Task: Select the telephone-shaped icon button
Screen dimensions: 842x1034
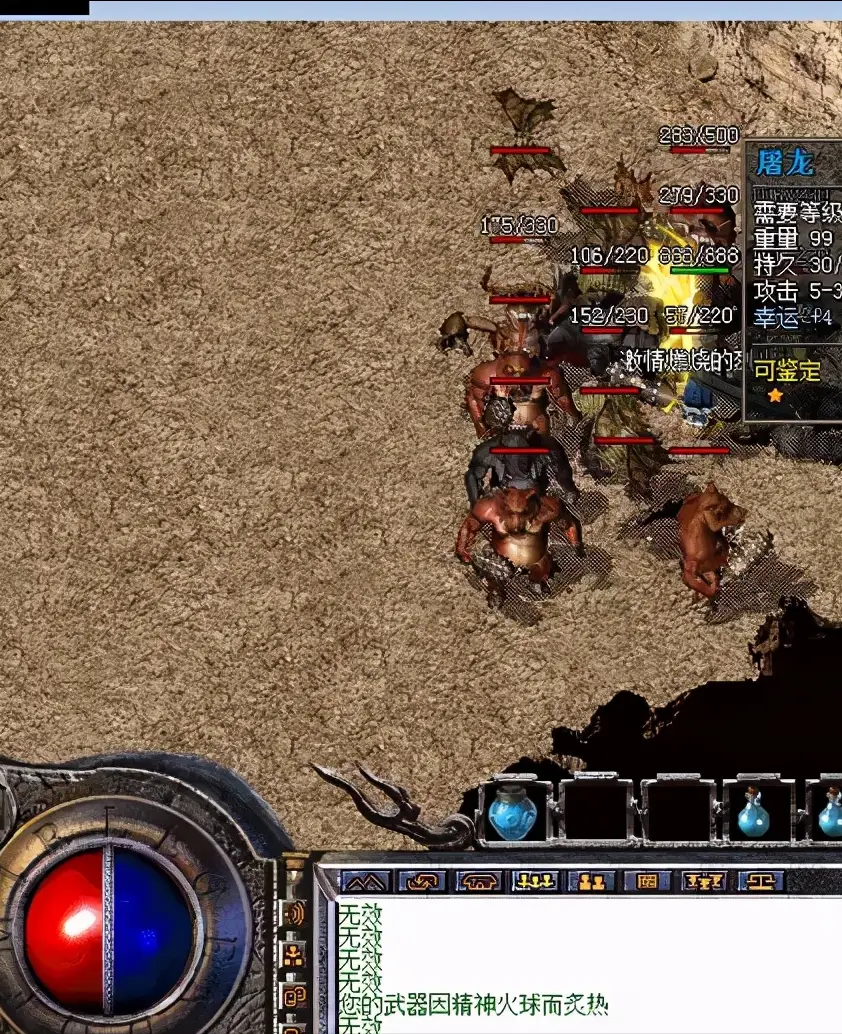Action: click(479, 881)
